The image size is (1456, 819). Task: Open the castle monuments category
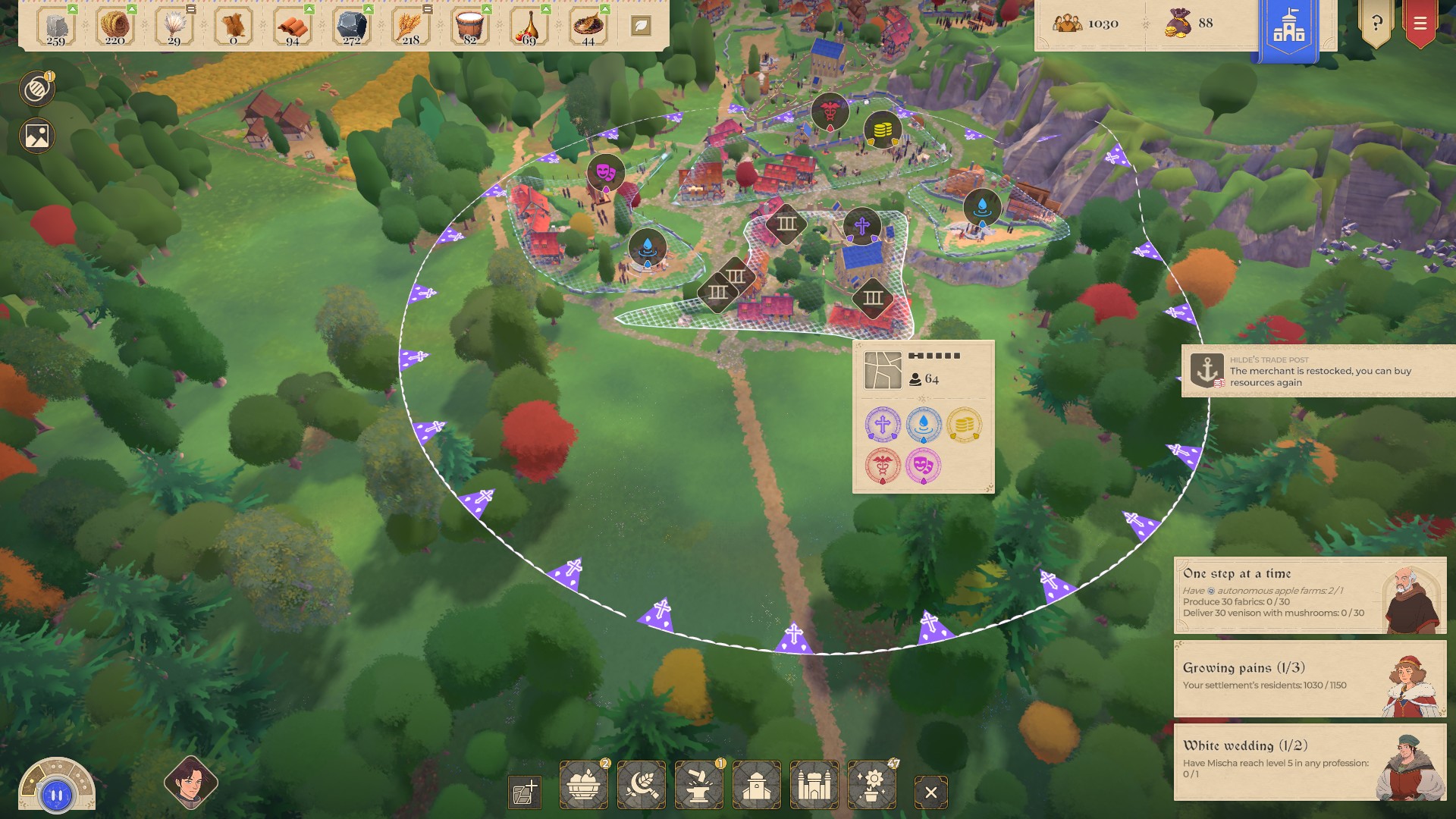[814, 786]
